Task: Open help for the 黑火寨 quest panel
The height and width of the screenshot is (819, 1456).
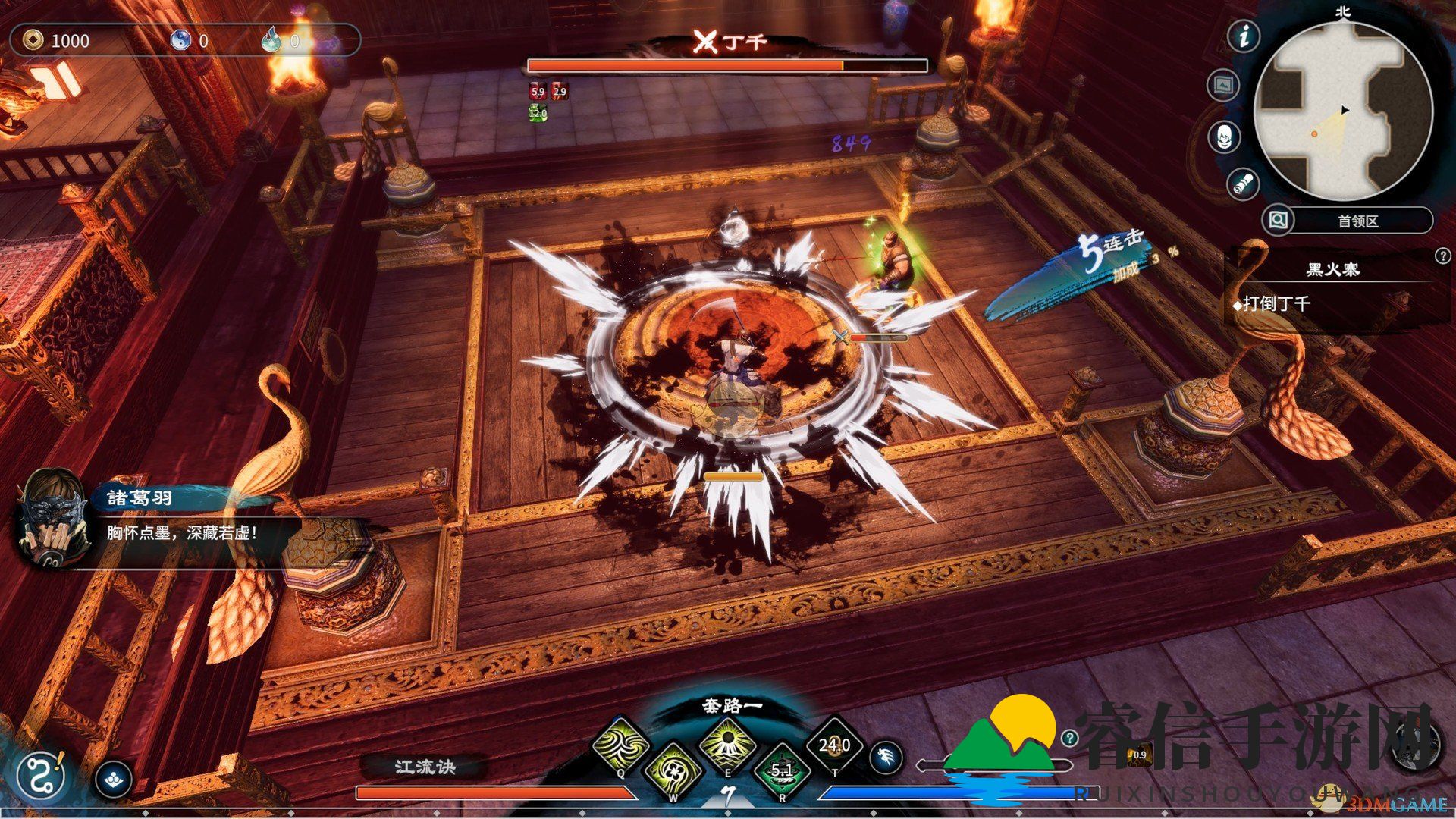Action: (1442, 256)
